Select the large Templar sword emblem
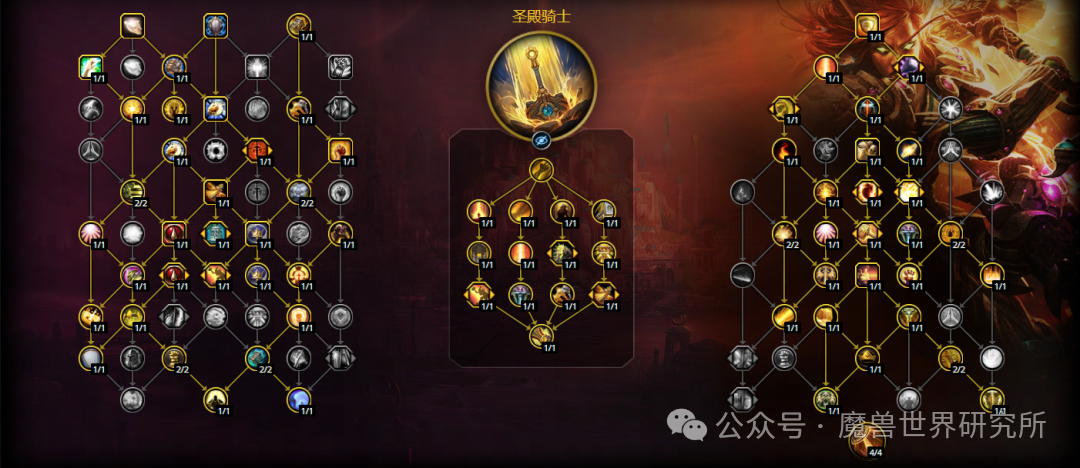Viewport: 1080px width, 468px height. (x=541, y=87)
